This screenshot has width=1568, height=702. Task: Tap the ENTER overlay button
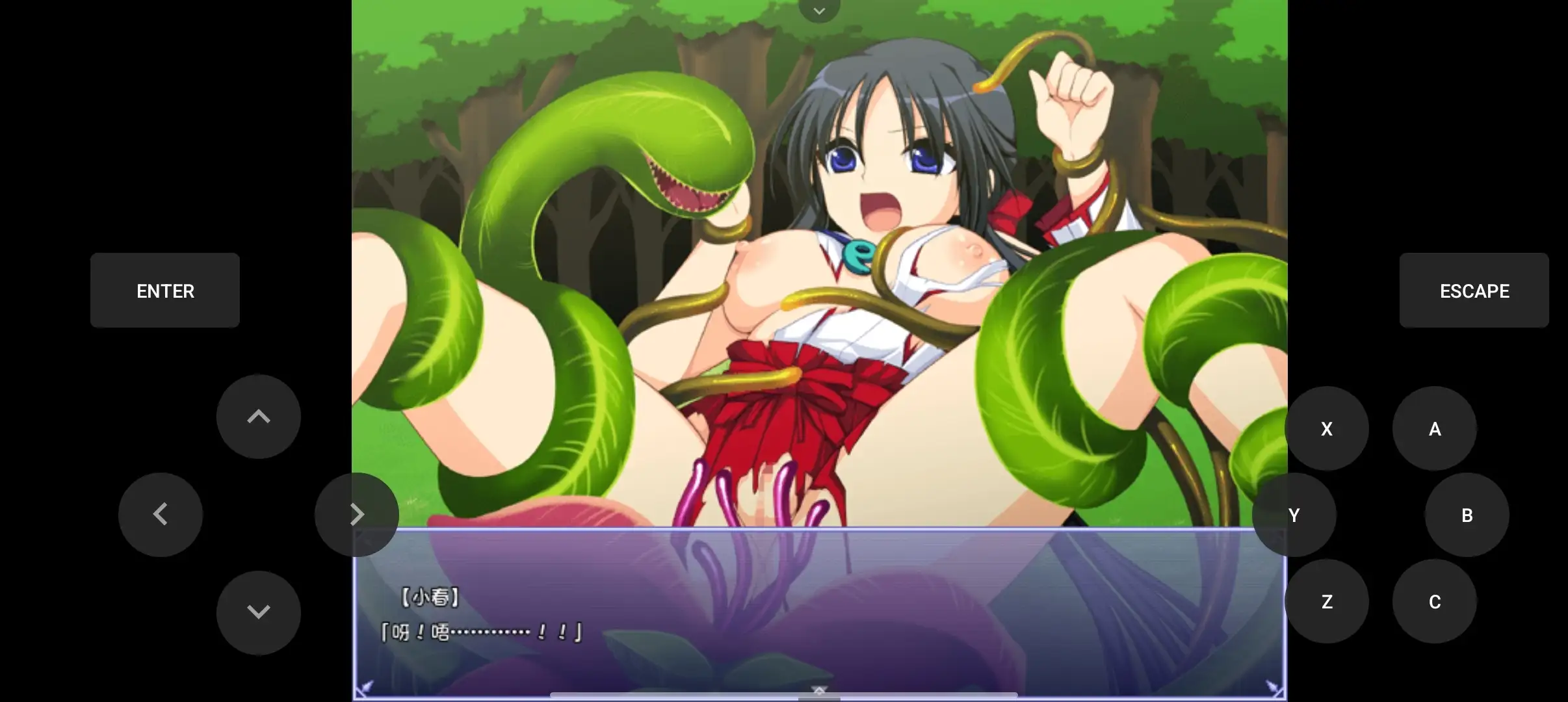click(165, 291)
